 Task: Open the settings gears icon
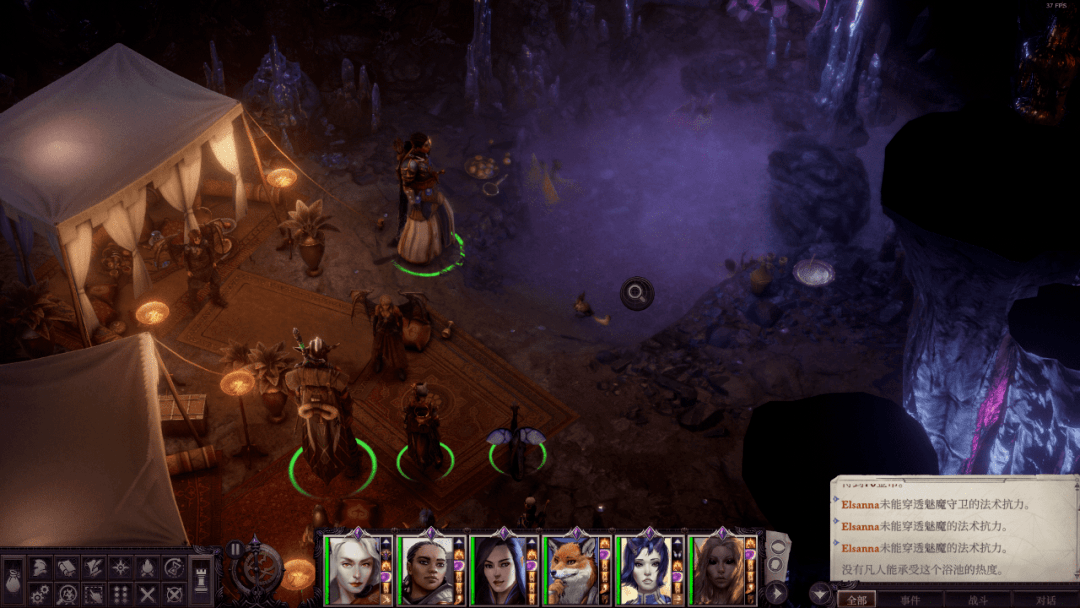(39, 594)
